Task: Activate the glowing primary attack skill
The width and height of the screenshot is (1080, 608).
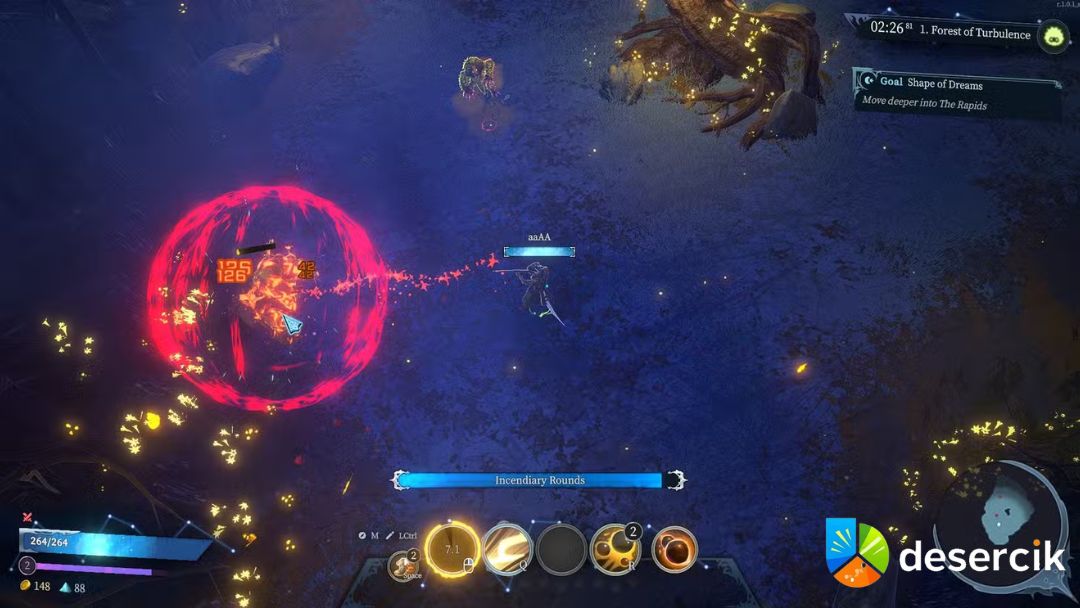Action: pos(451,549)
